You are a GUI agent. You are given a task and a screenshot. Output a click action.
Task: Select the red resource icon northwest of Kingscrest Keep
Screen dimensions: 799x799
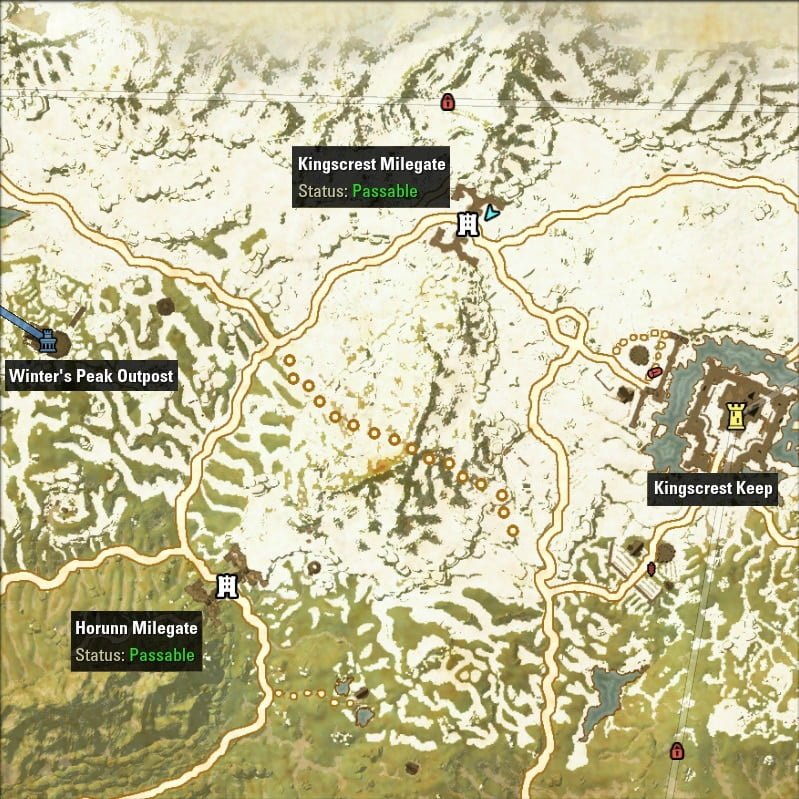click(x=654, y=372)
